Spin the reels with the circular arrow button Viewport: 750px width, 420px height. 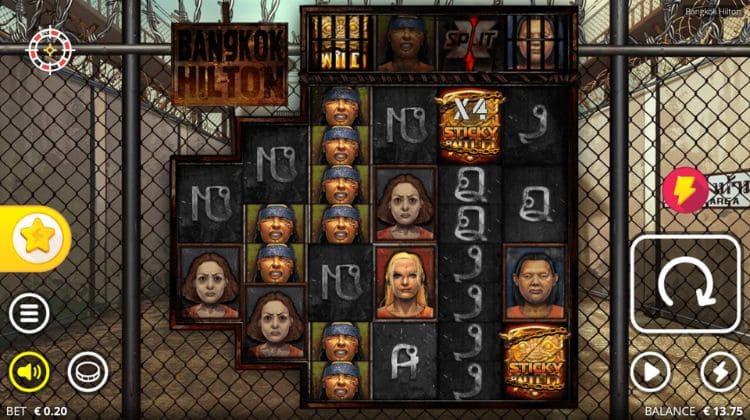click(x=685, y=287)
